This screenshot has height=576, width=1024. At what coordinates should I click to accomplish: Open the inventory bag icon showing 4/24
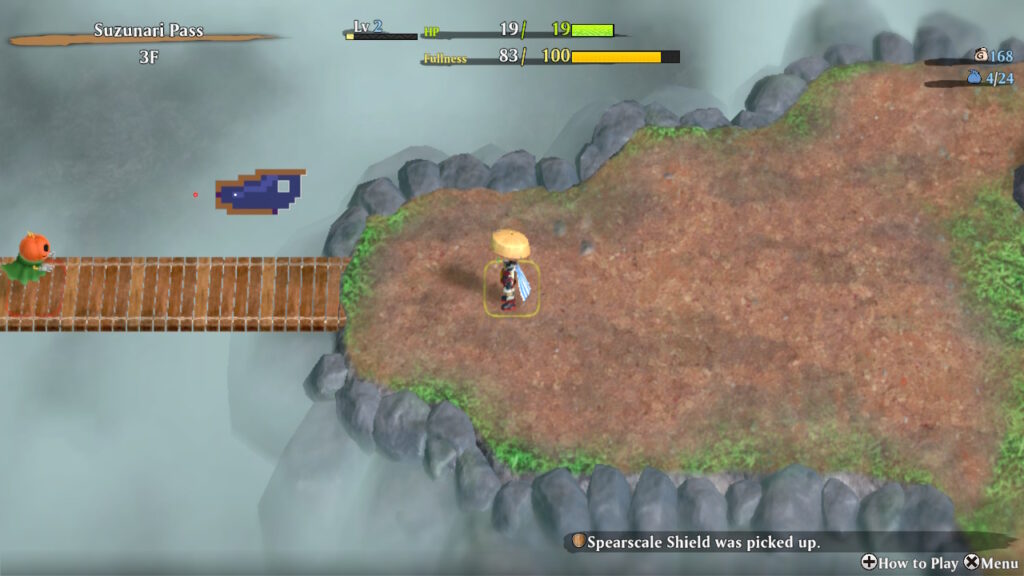click(x=973, y=77)
